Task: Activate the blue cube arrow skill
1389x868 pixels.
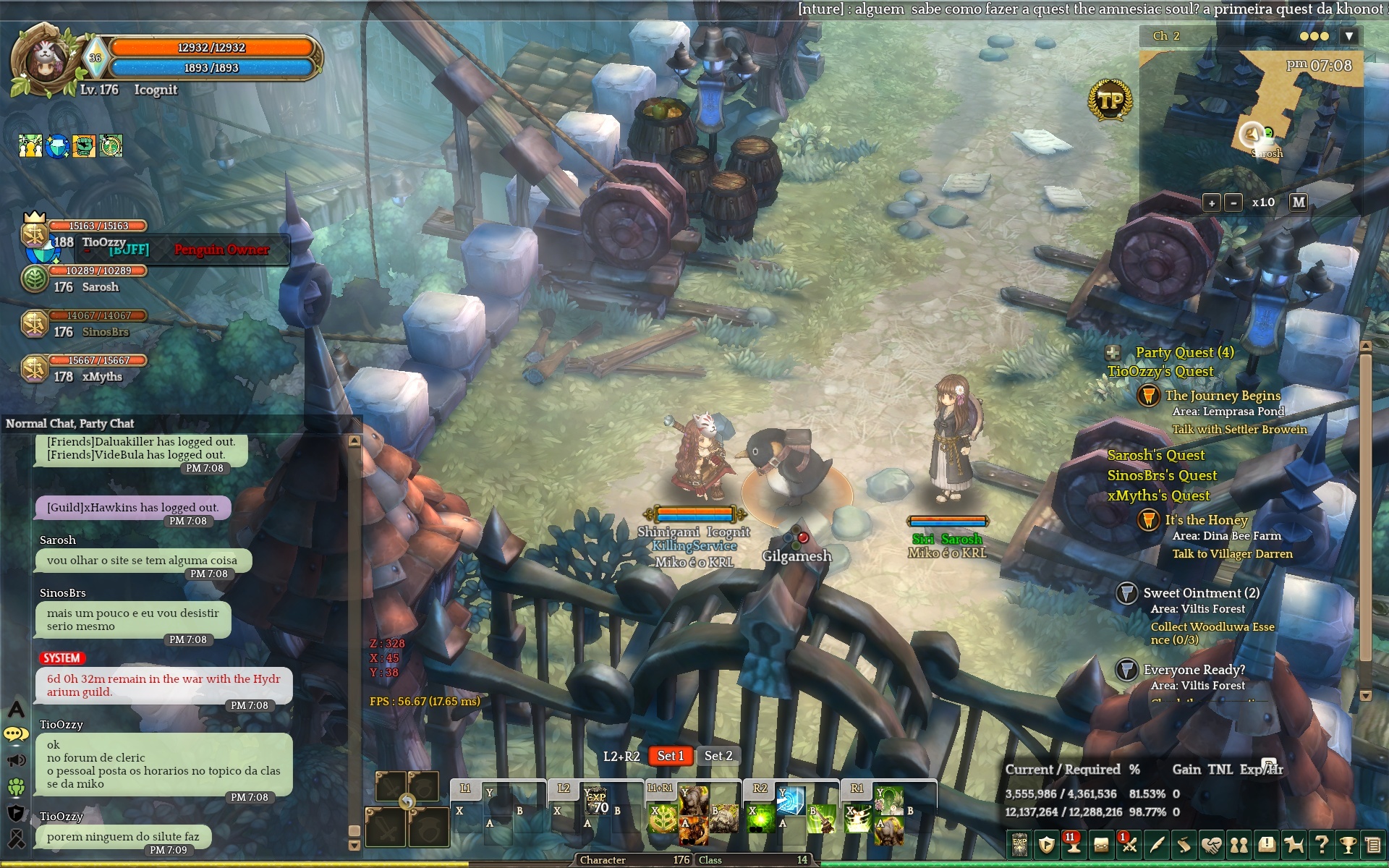Action: pyautogui.click(x=790, y=801)
